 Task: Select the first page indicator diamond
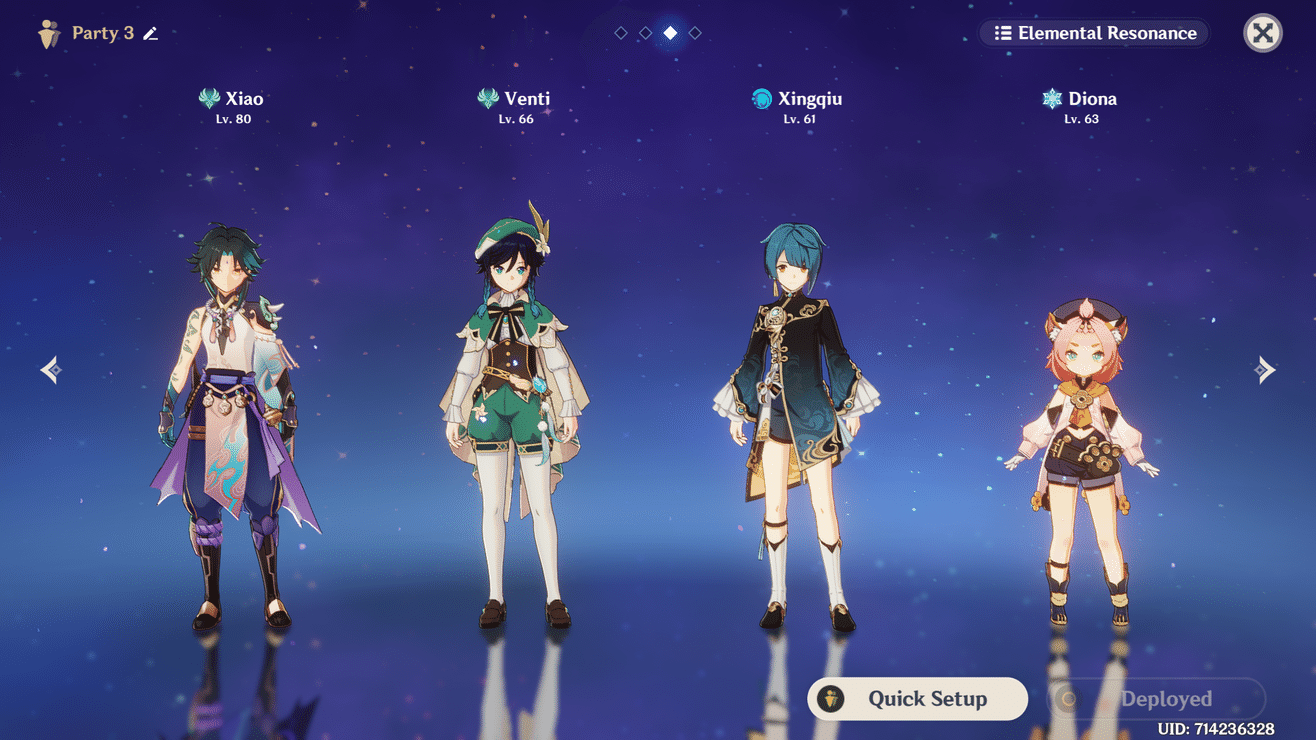620,32
